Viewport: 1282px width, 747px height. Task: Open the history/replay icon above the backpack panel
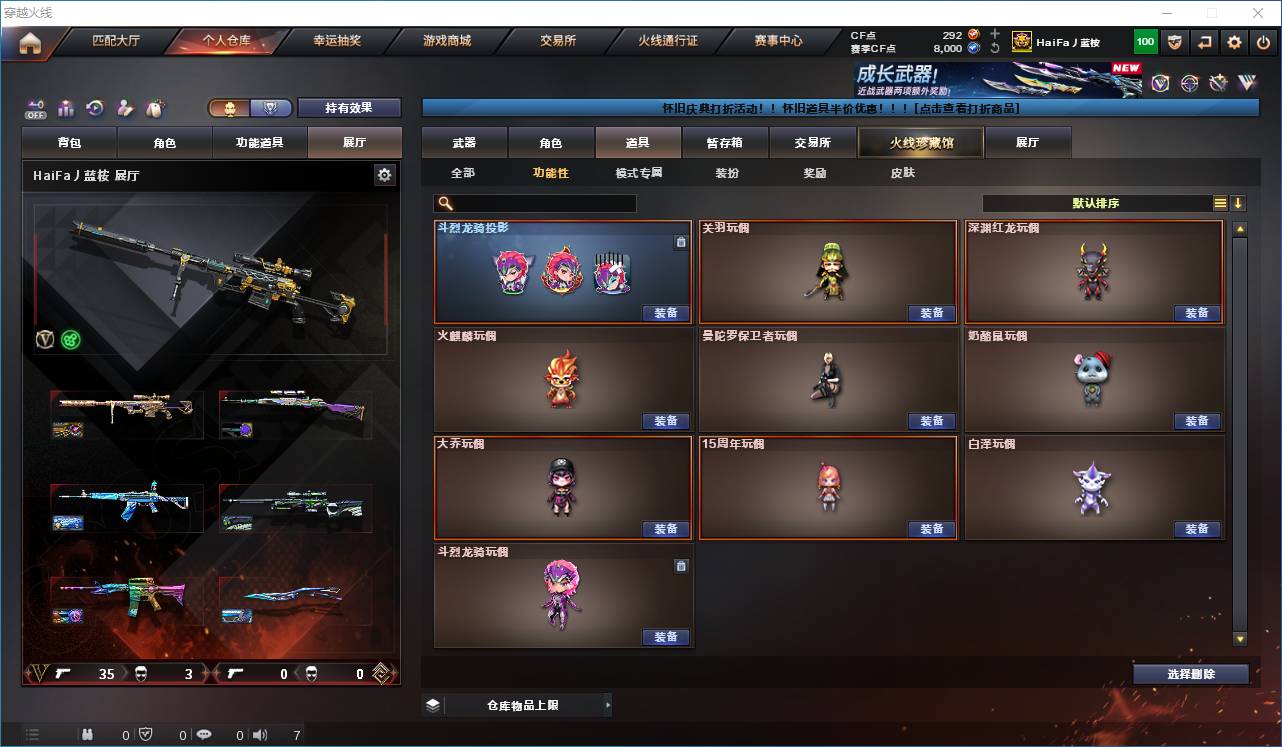(93, 108)
